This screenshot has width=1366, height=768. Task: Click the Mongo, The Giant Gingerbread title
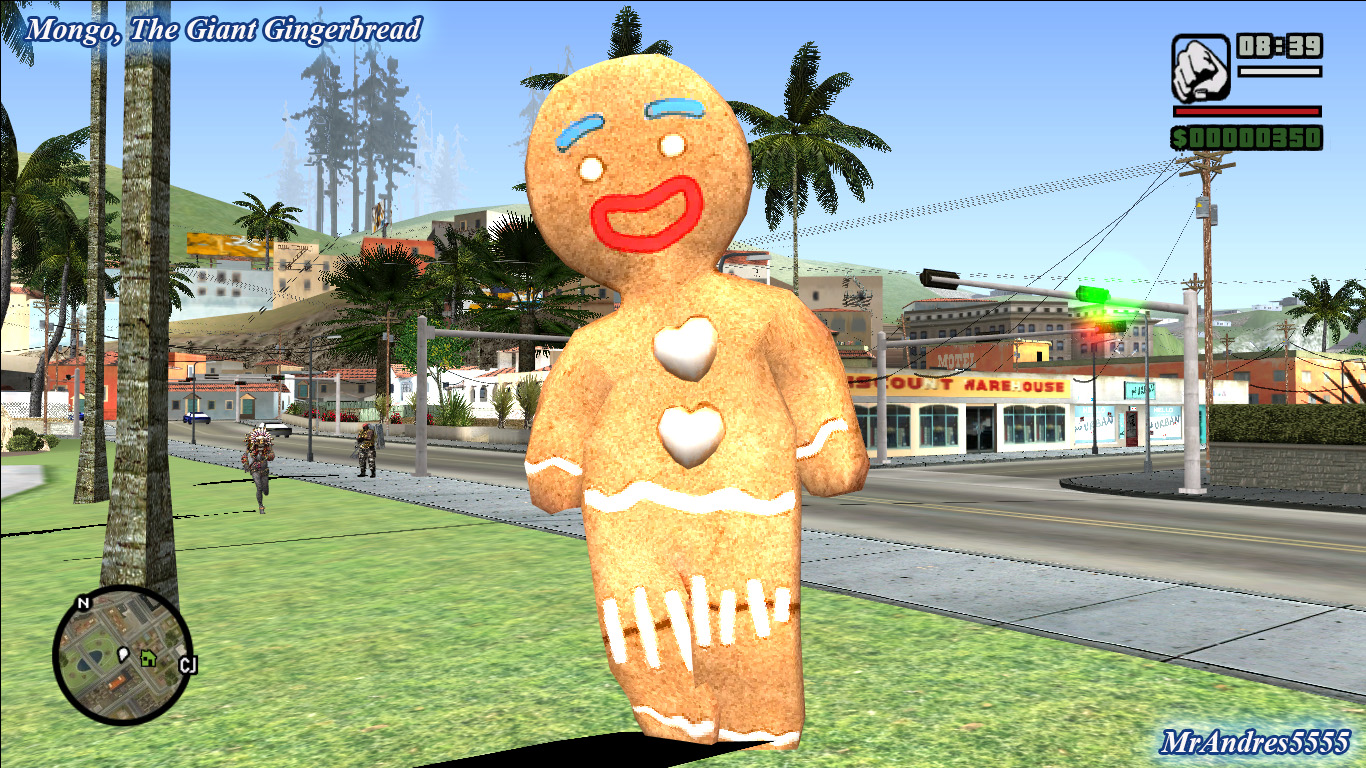(x=222, y=29)
